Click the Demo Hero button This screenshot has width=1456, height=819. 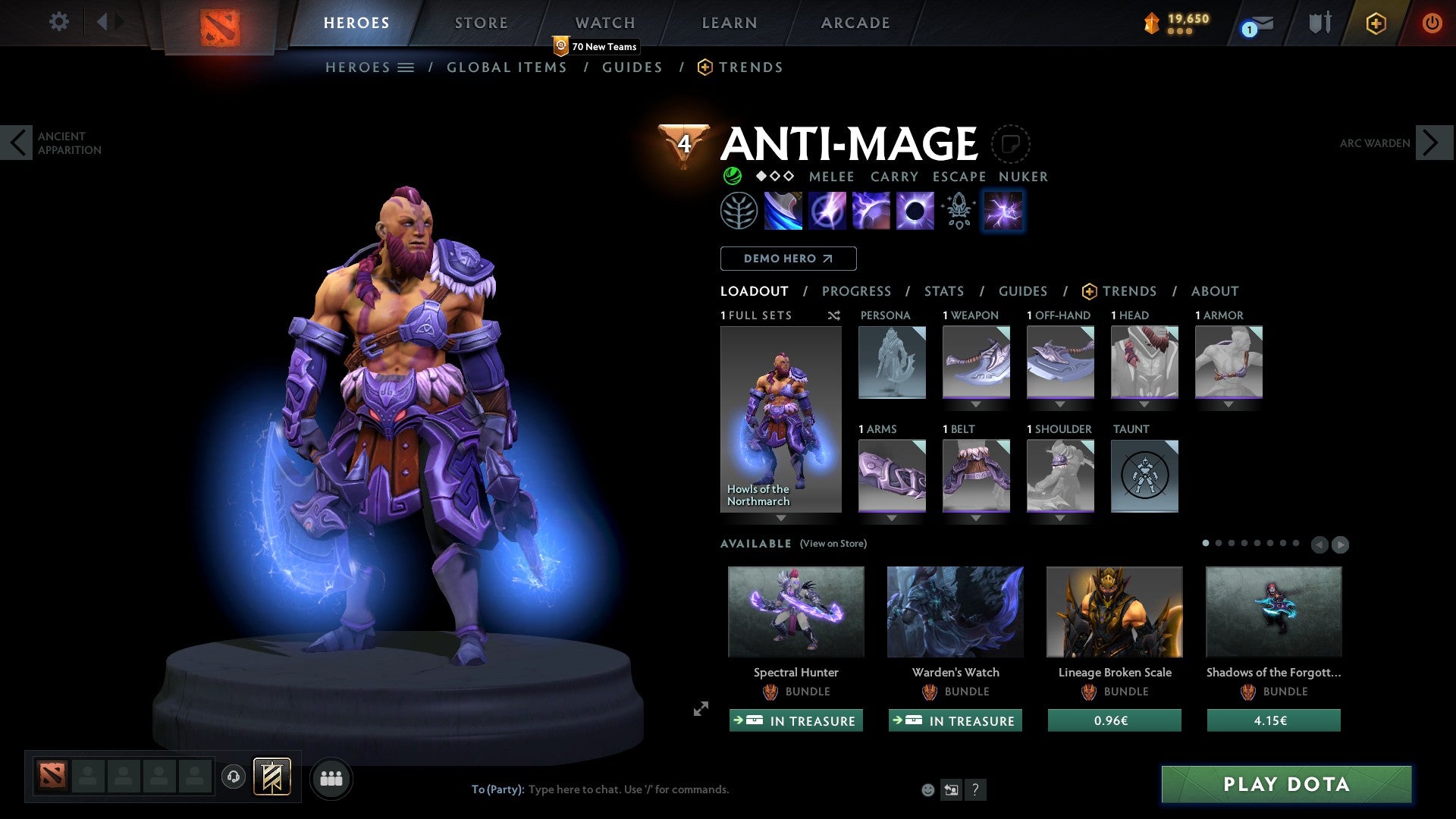click(x=788, y=259)
